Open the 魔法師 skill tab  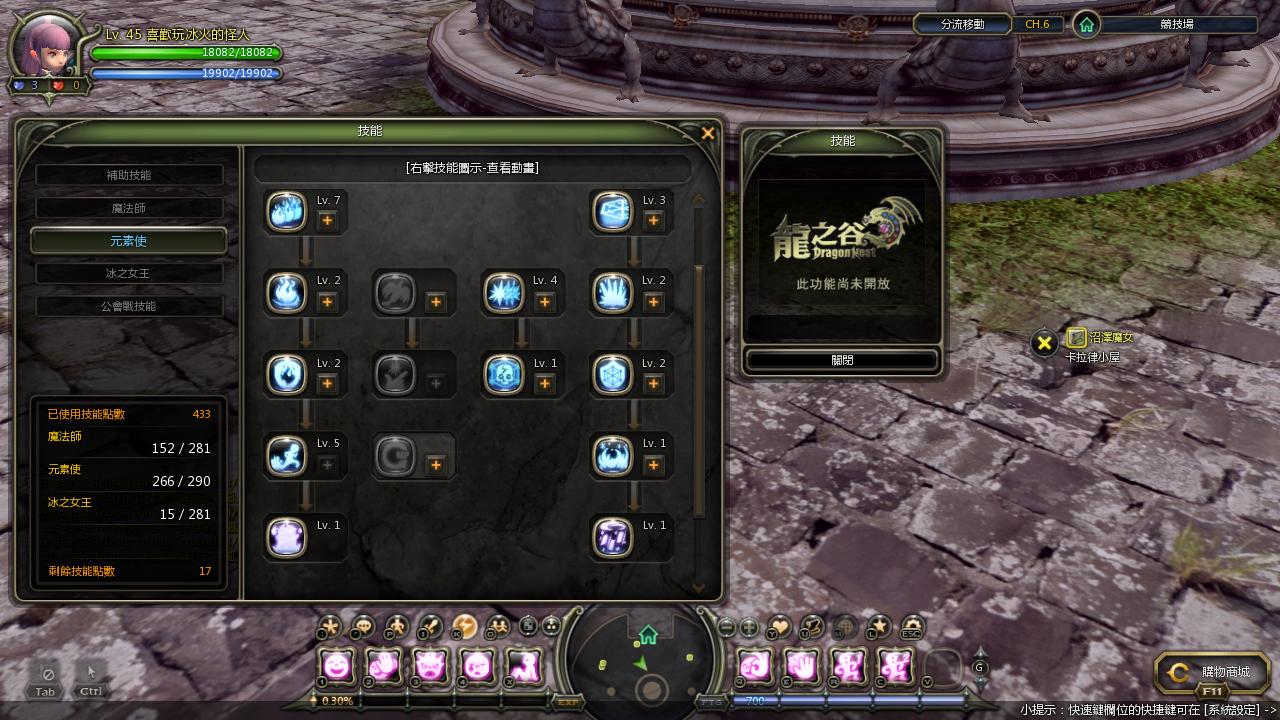point(129,208)
